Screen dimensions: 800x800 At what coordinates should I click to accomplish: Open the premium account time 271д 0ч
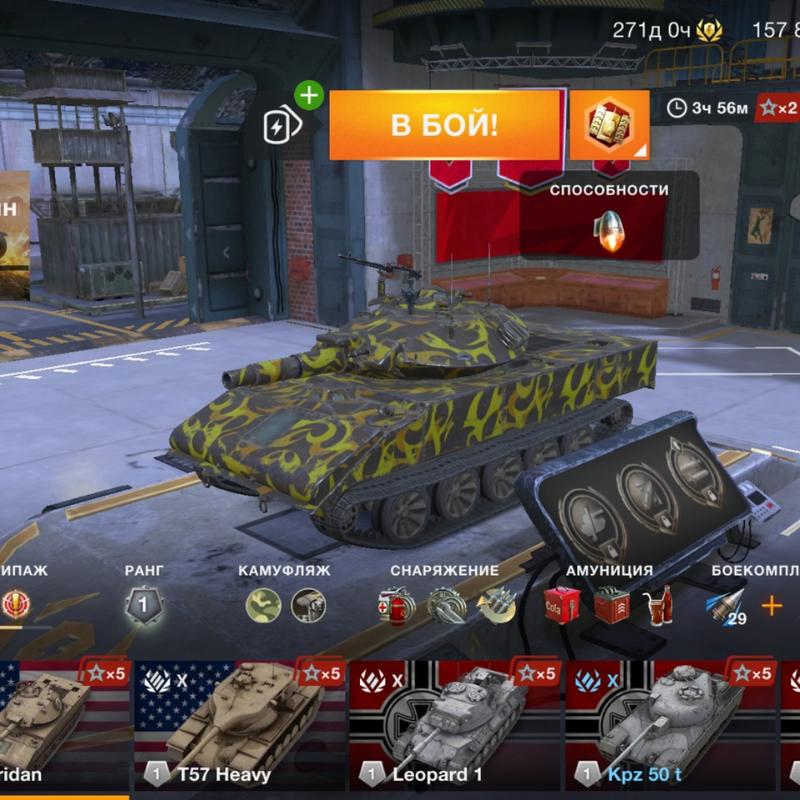pos(664,29)
